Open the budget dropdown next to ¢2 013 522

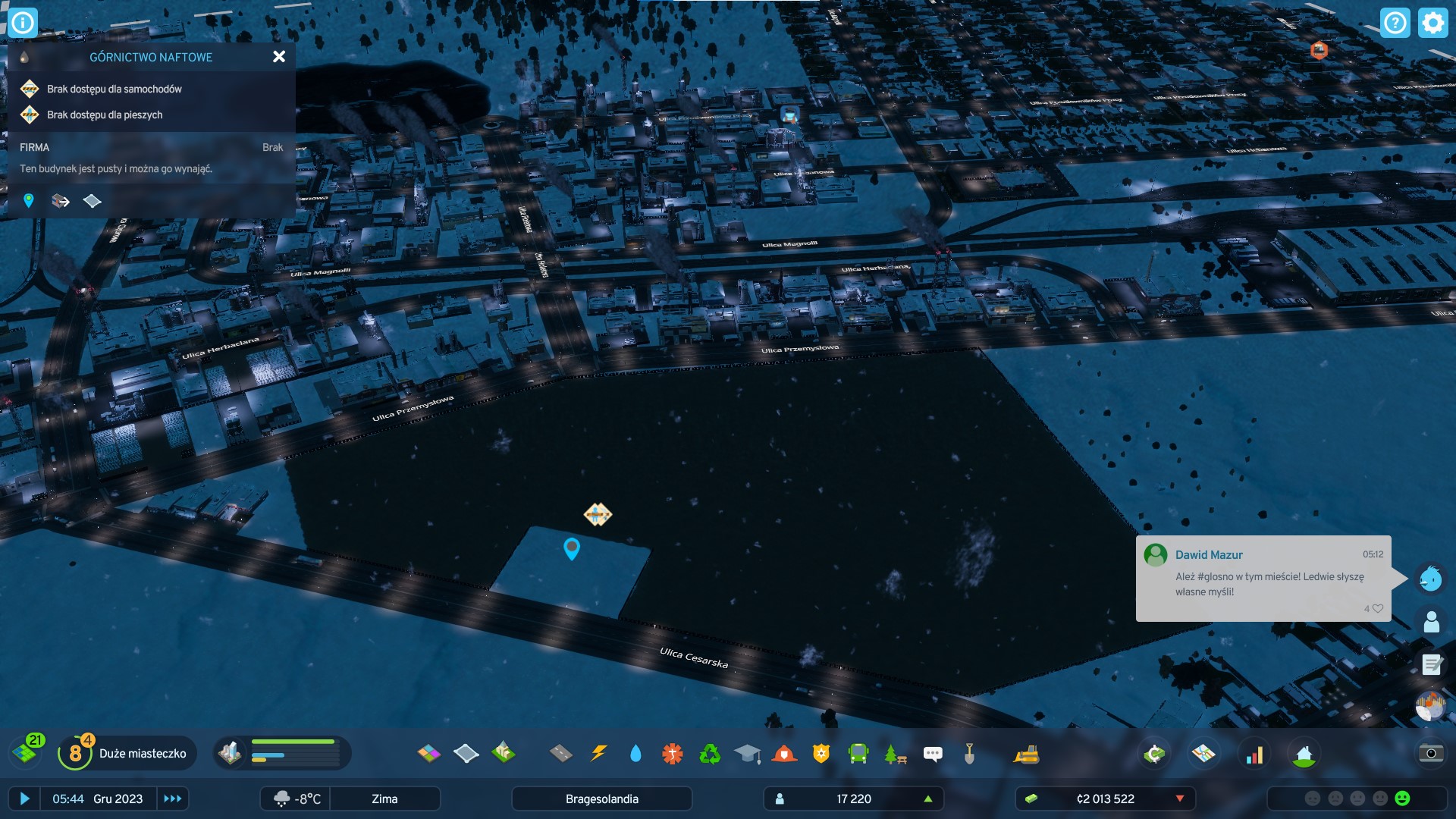coord(1180,799)
